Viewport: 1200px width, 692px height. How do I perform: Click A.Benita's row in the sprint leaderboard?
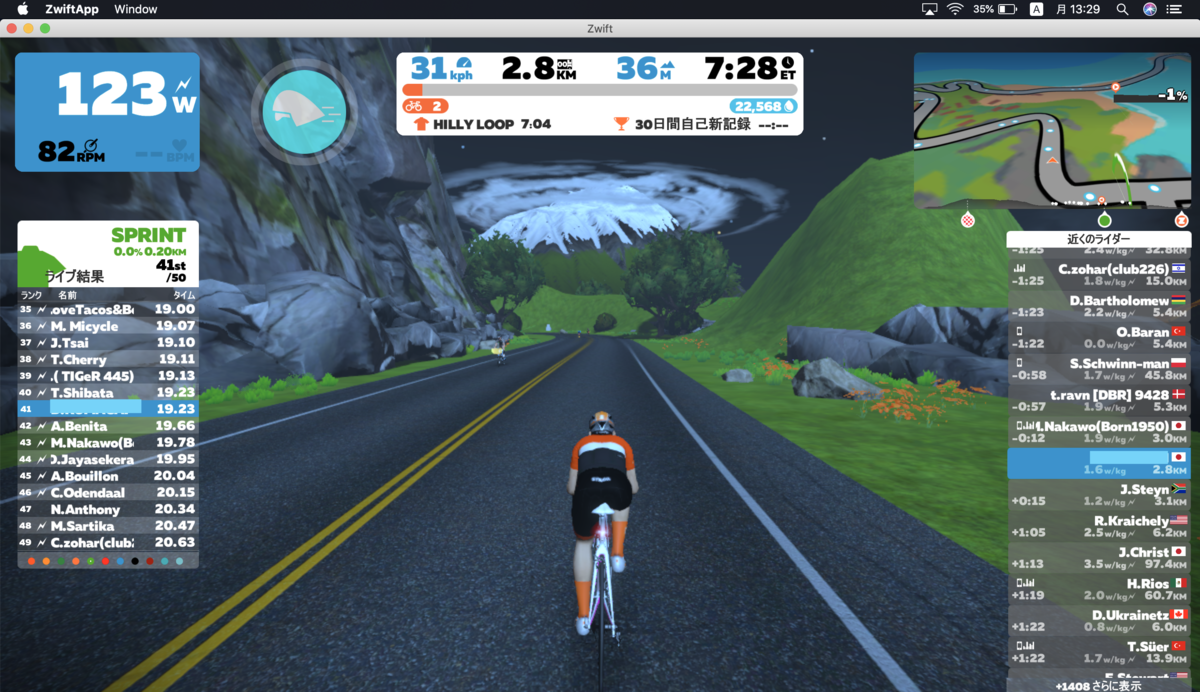(x=108, y=426)
